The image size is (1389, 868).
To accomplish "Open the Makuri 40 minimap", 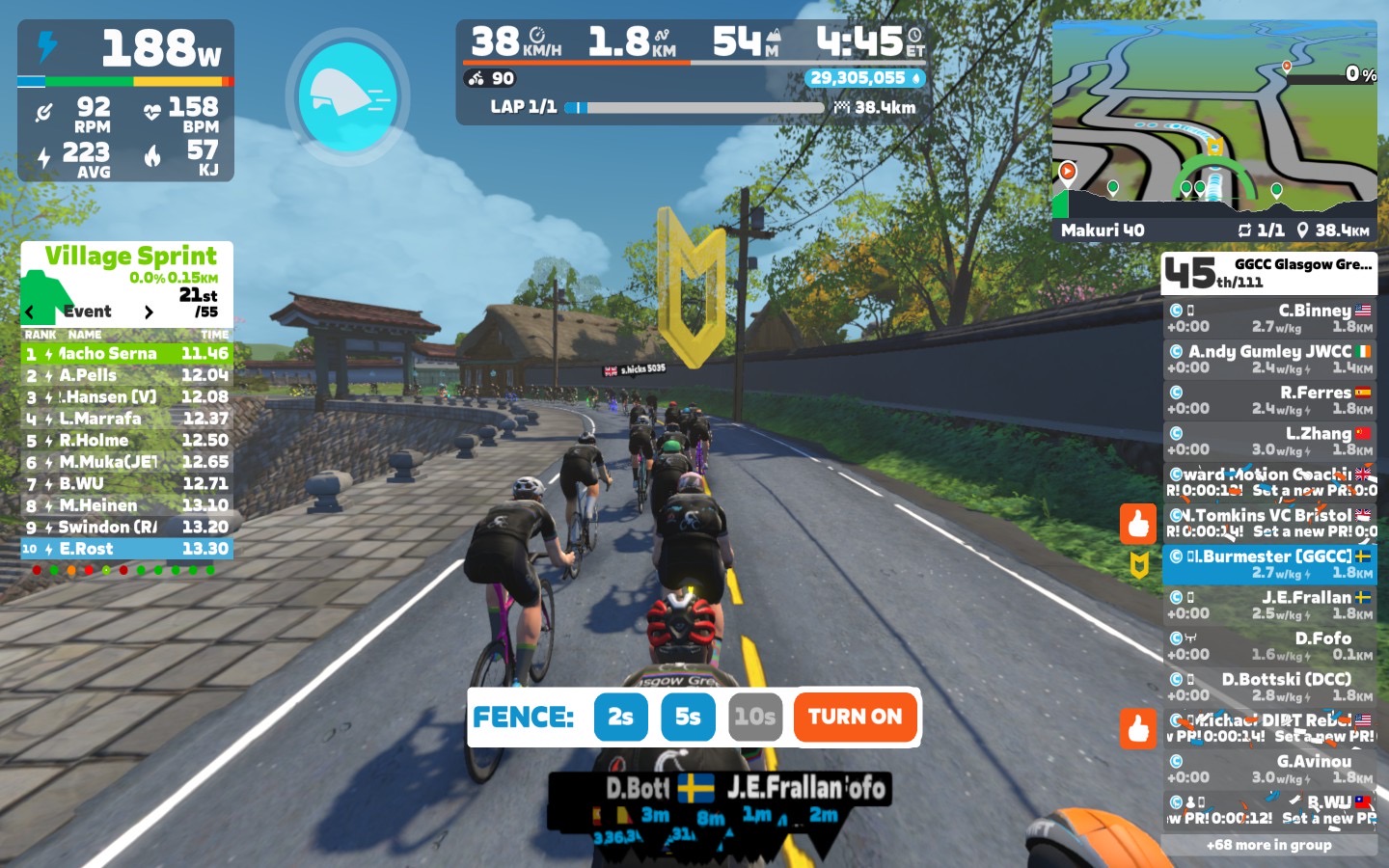I will click(x=1214, y=130).
